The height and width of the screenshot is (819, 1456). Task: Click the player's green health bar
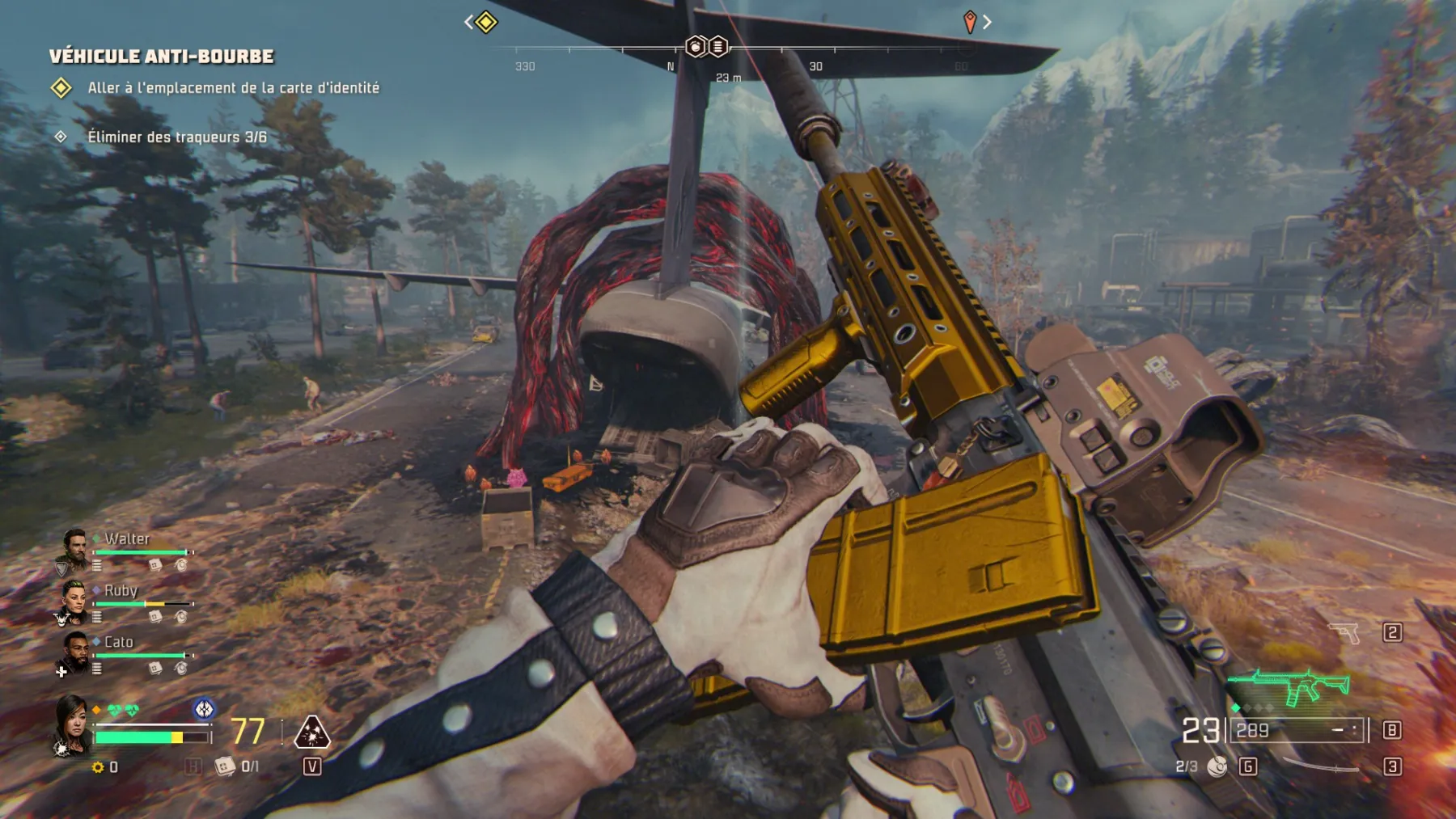[133, 736]
